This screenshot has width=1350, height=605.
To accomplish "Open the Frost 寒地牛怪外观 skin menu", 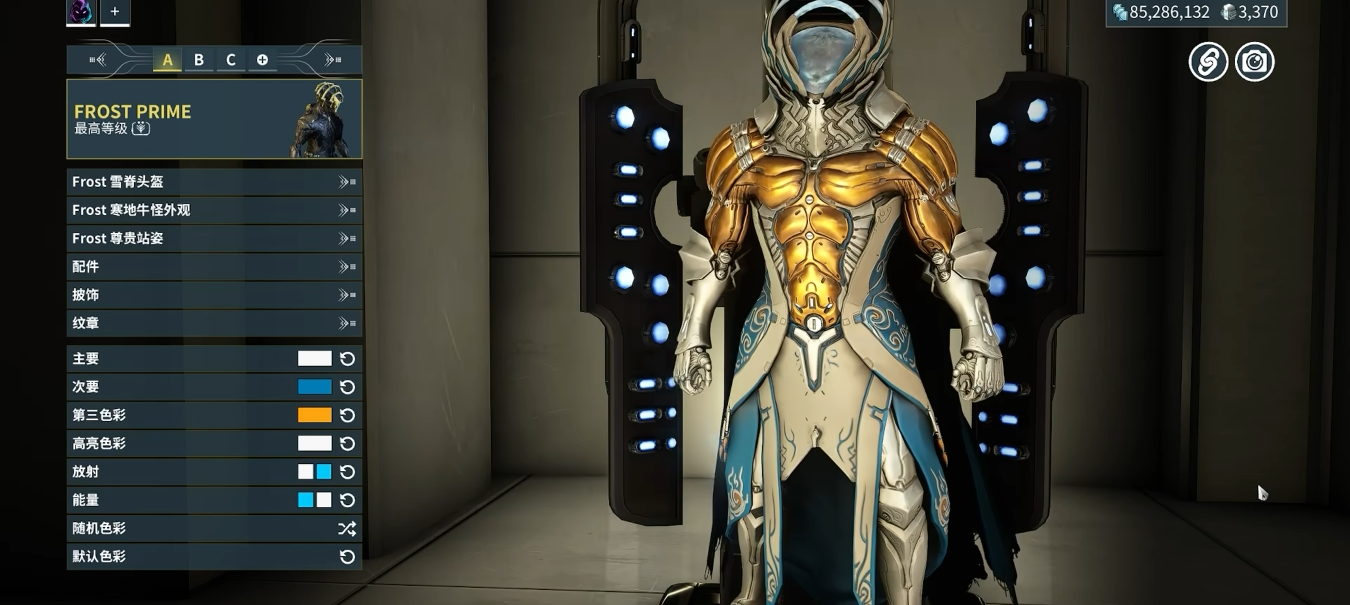I will 214,210.
